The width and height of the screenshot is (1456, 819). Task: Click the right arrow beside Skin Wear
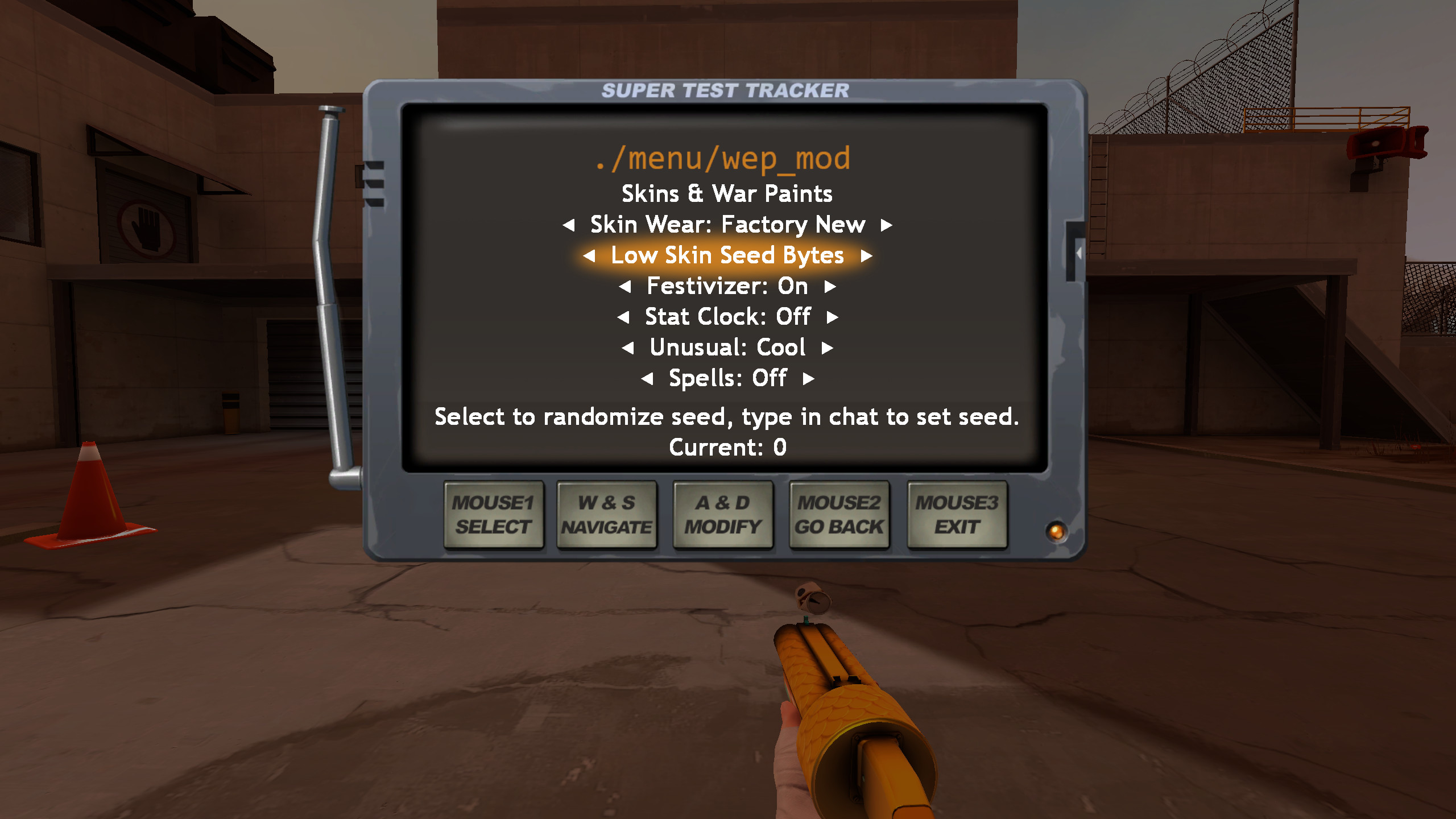tap(886, 225)
